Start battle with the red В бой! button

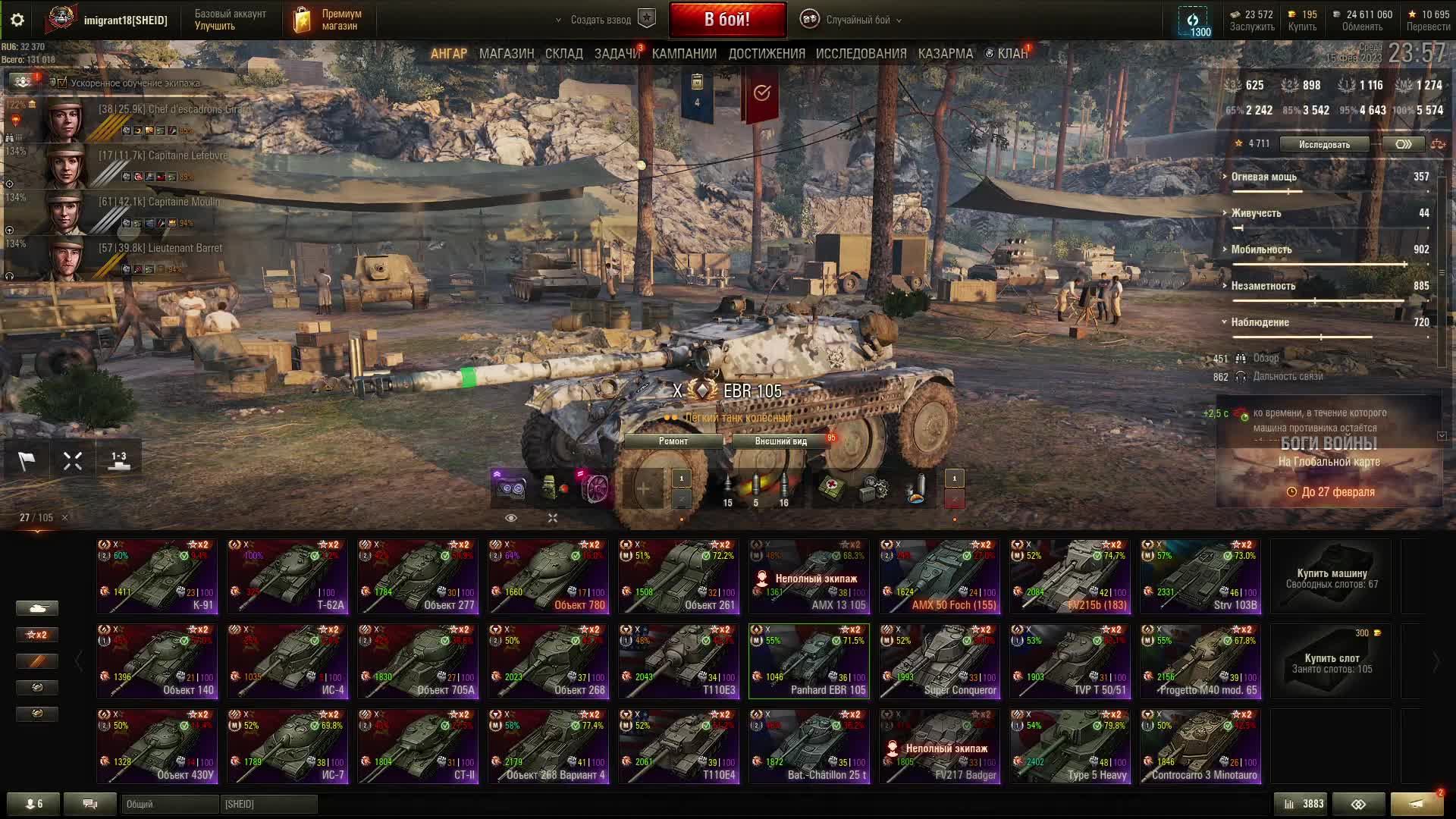click(x=726, y=20)
